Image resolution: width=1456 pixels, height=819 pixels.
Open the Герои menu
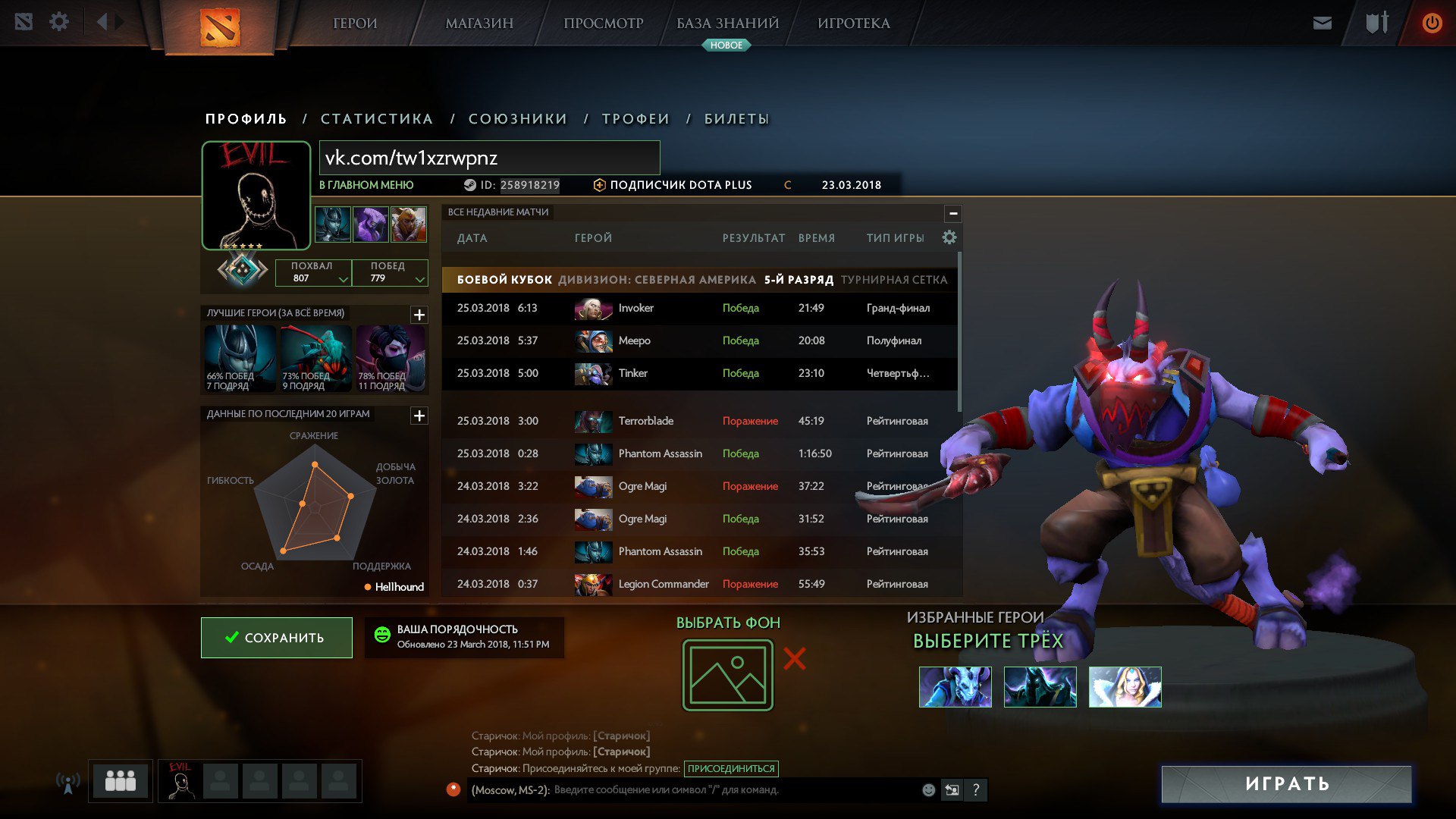(x=355, y=24)
